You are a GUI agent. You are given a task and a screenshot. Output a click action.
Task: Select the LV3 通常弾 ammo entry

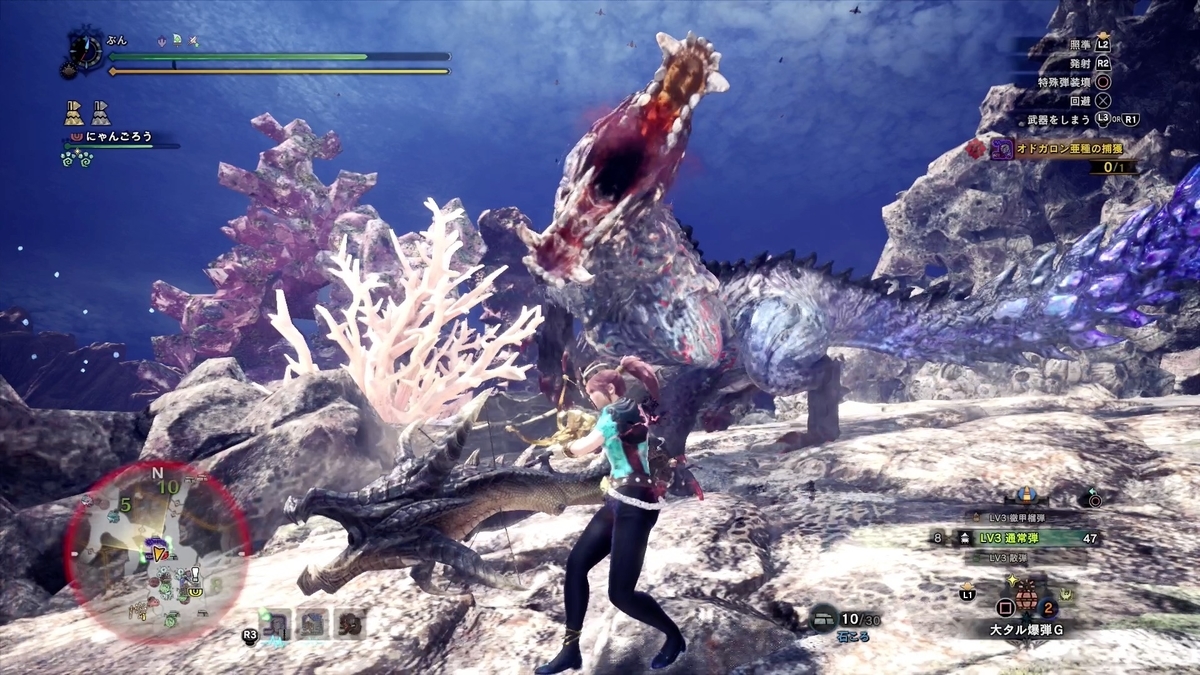[1013, 538]
